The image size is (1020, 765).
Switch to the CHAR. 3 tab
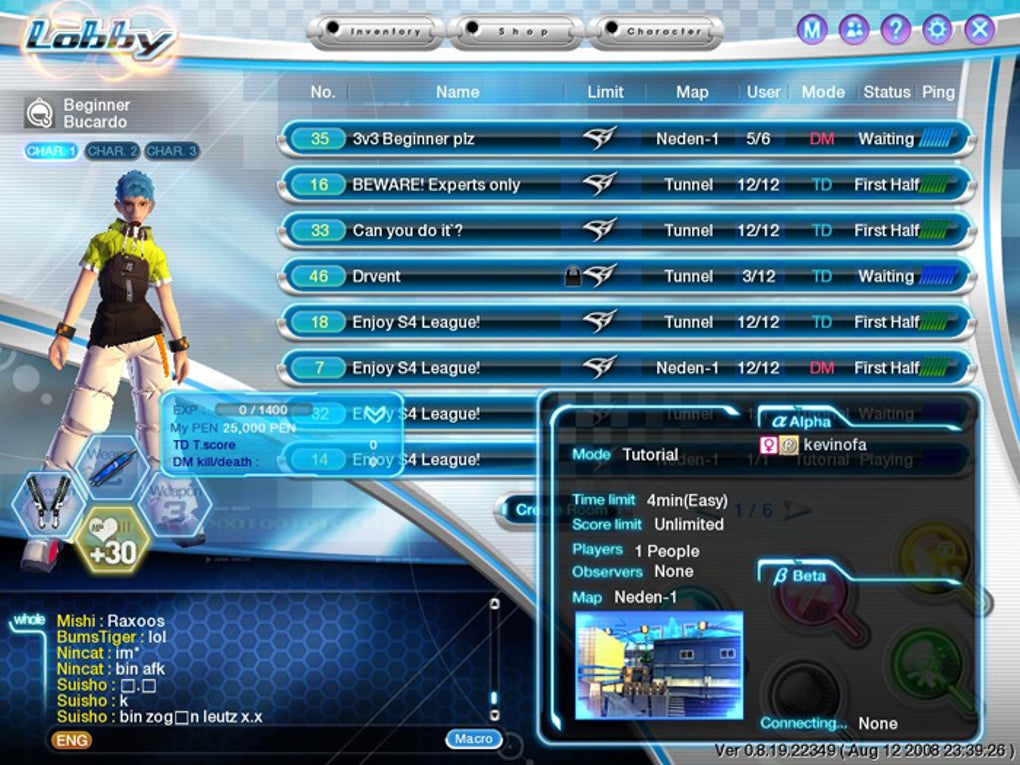tap(171, 151)
